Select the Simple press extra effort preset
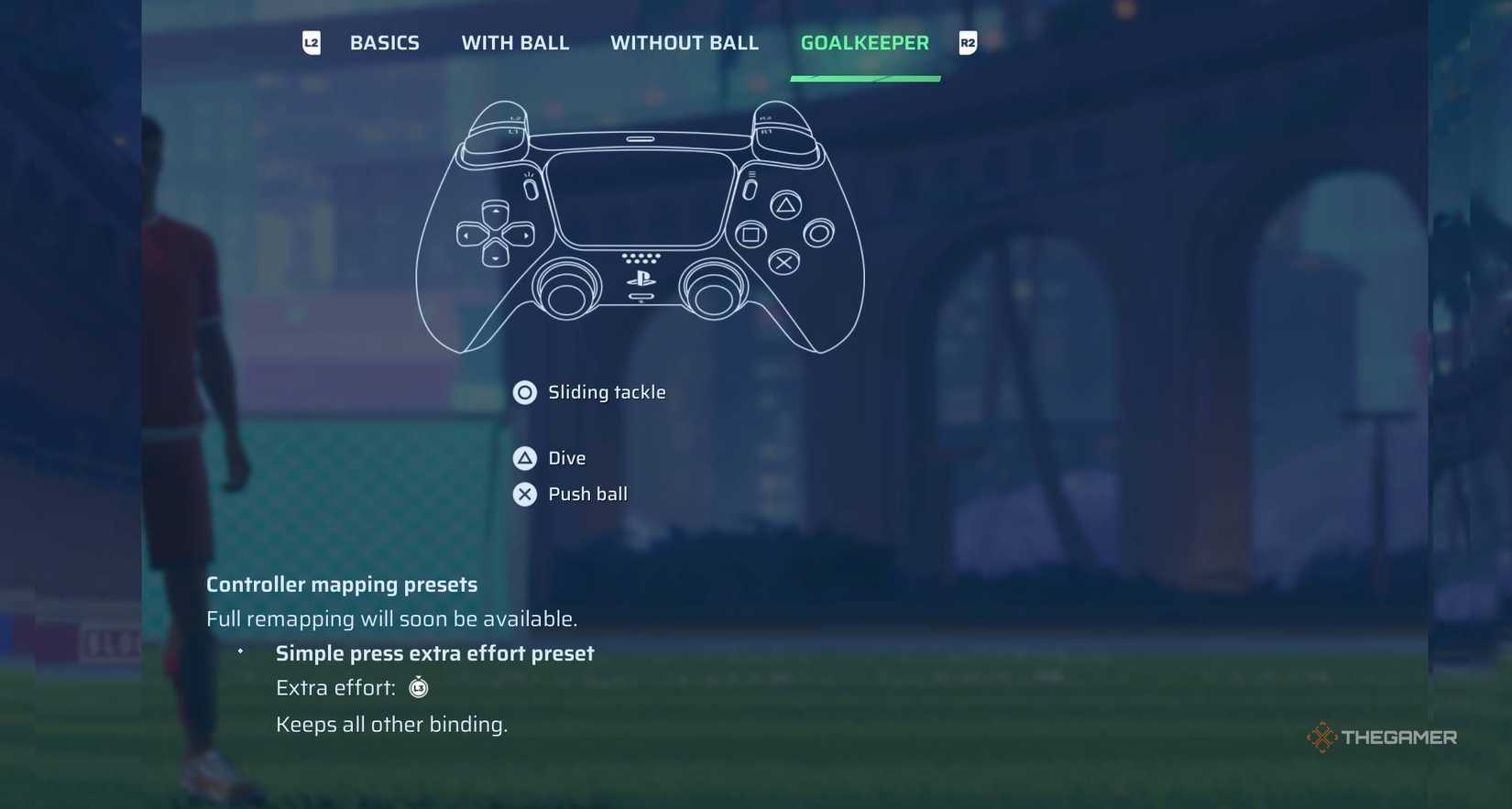The width and height of the screenshot is (1512, 809). click(434, 652)
